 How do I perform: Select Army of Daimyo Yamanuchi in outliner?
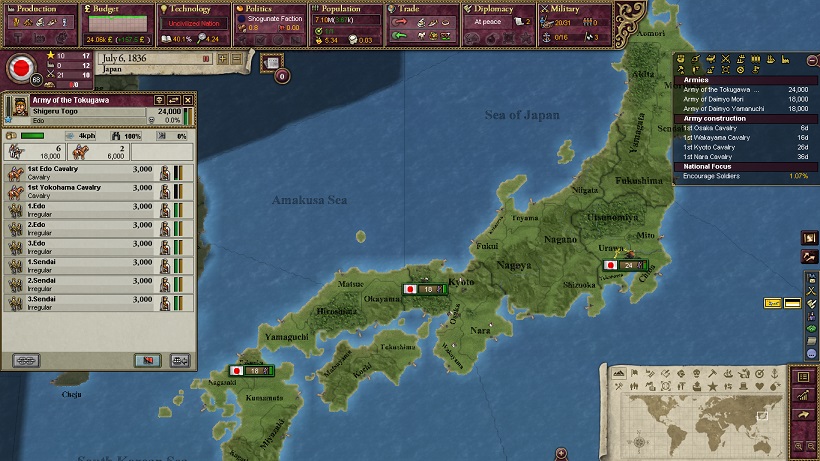coord(728,109)
